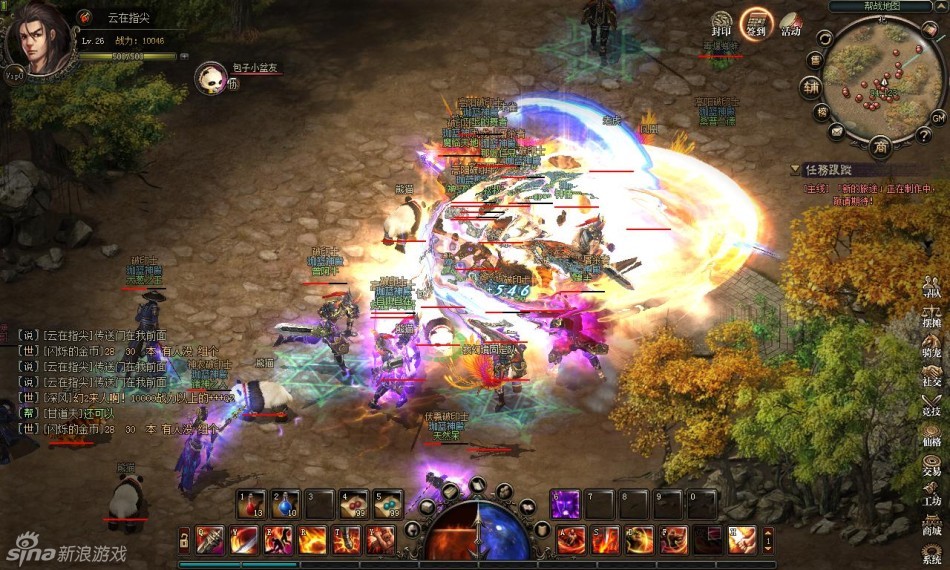Open the 签到 daily sign-in button
Image resolution: width=950 pixels, height=570 pixels.
click(756, 22)
